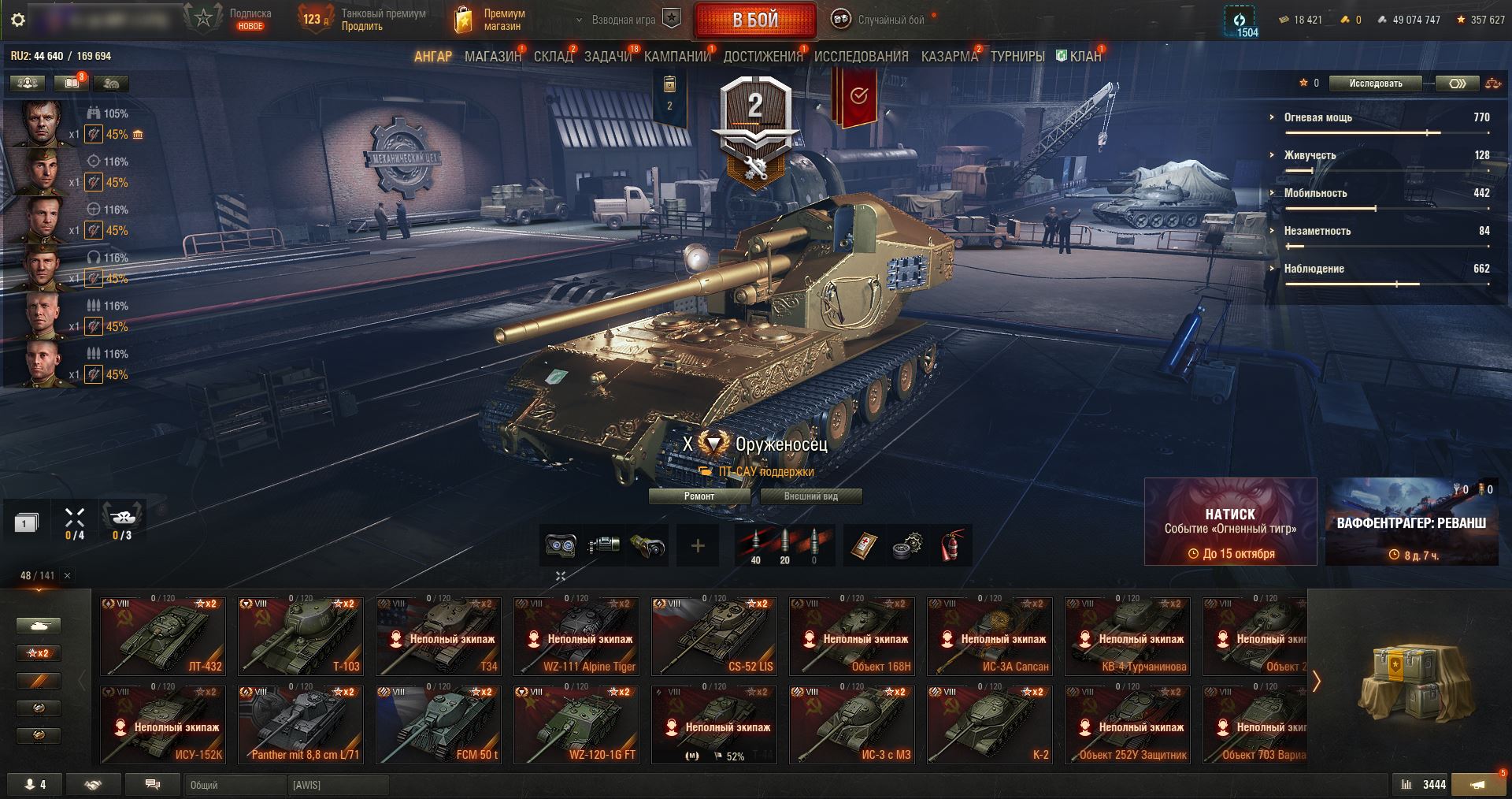Open the КЛАН clan tab
1512x799 pixels.
1084,57
